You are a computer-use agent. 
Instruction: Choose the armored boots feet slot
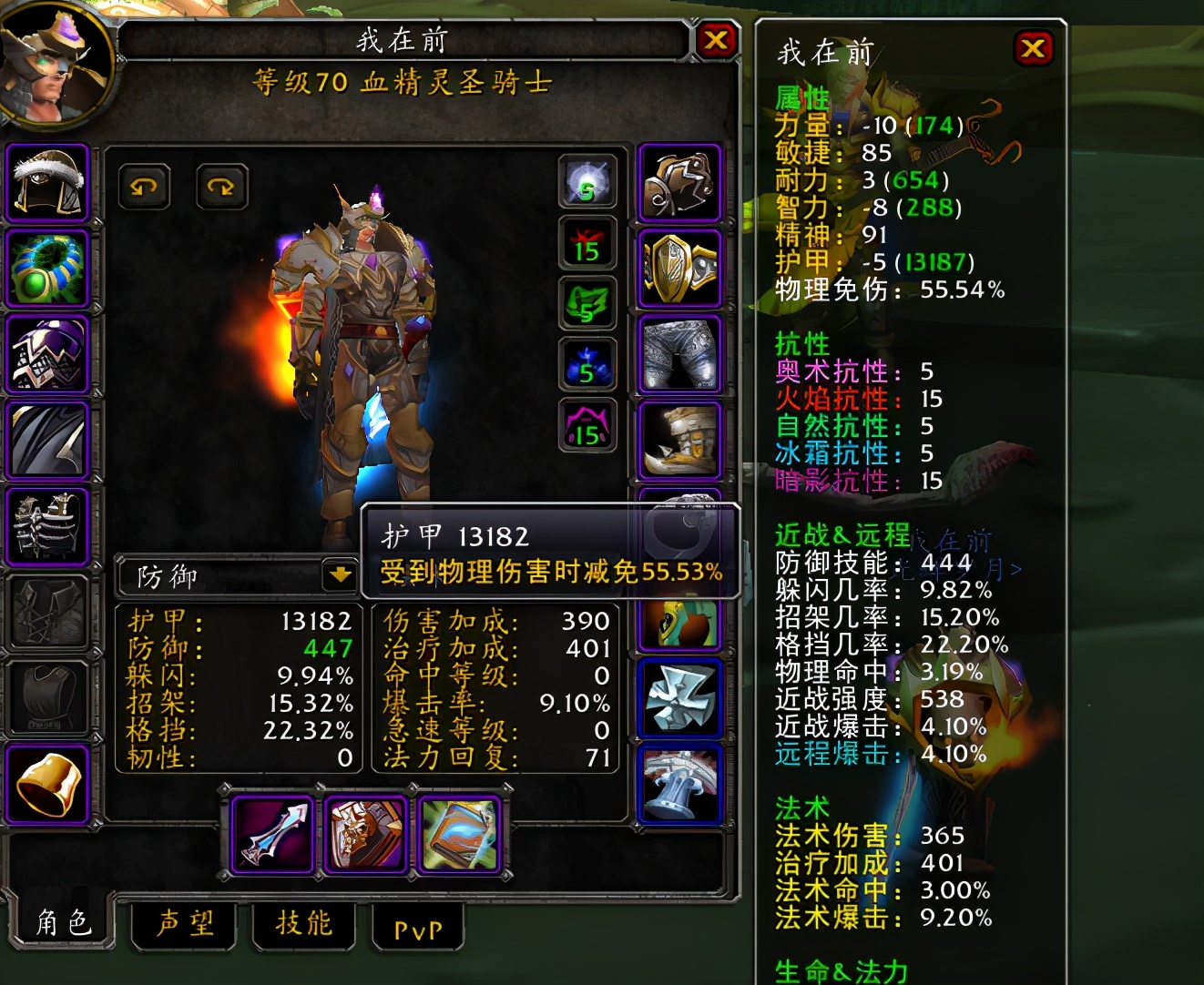679,440
